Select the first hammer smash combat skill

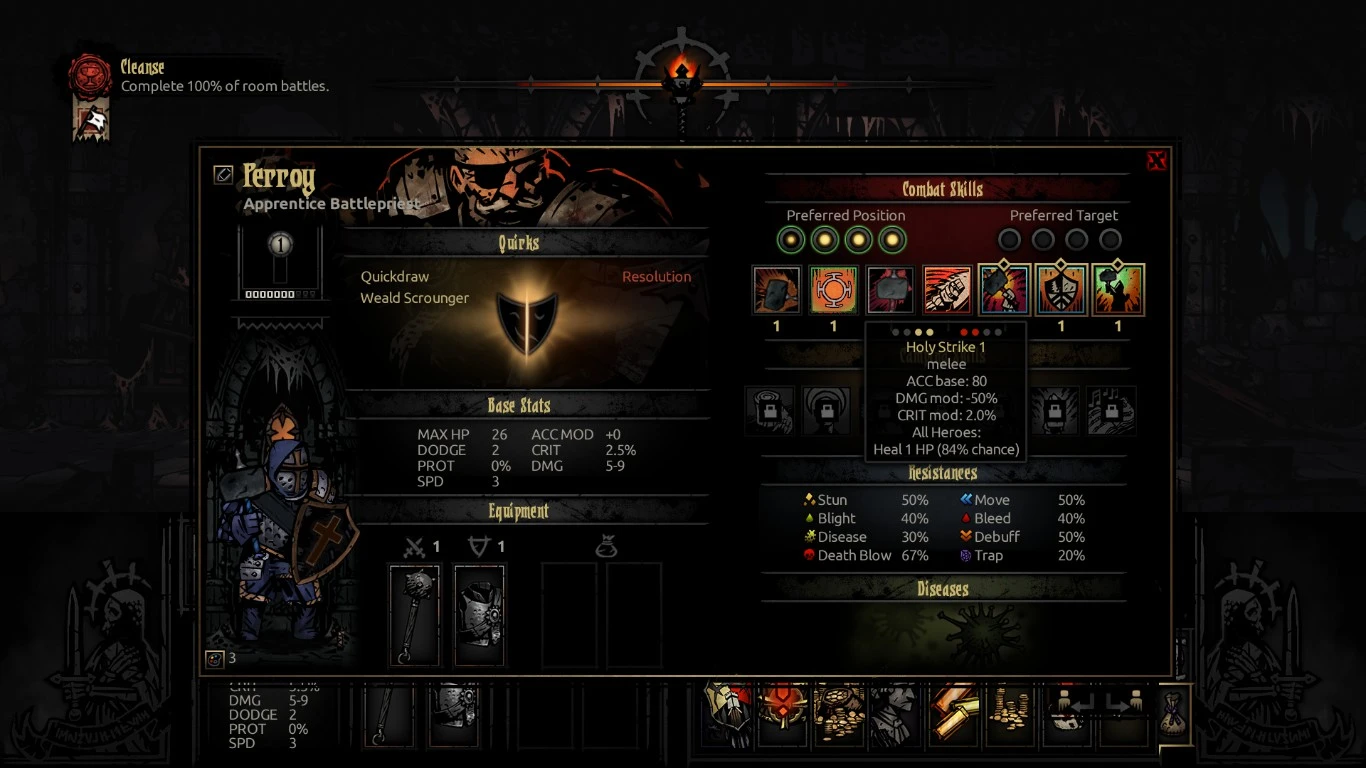[x=777, y=290]
